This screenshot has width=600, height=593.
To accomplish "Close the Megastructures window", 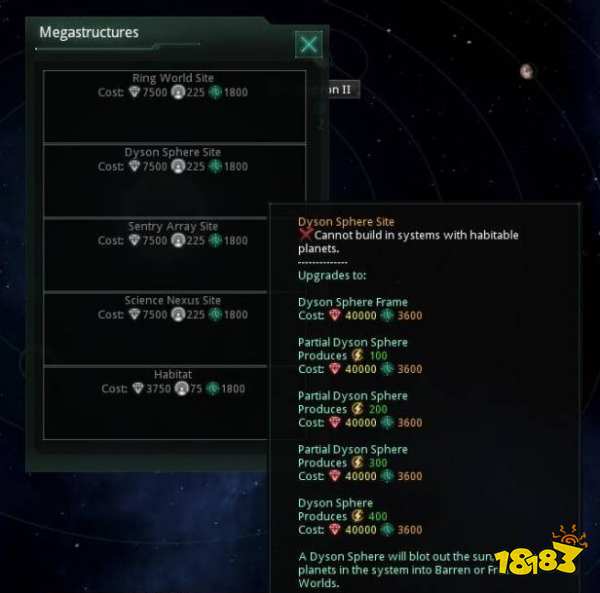I will tap(309, 44).
